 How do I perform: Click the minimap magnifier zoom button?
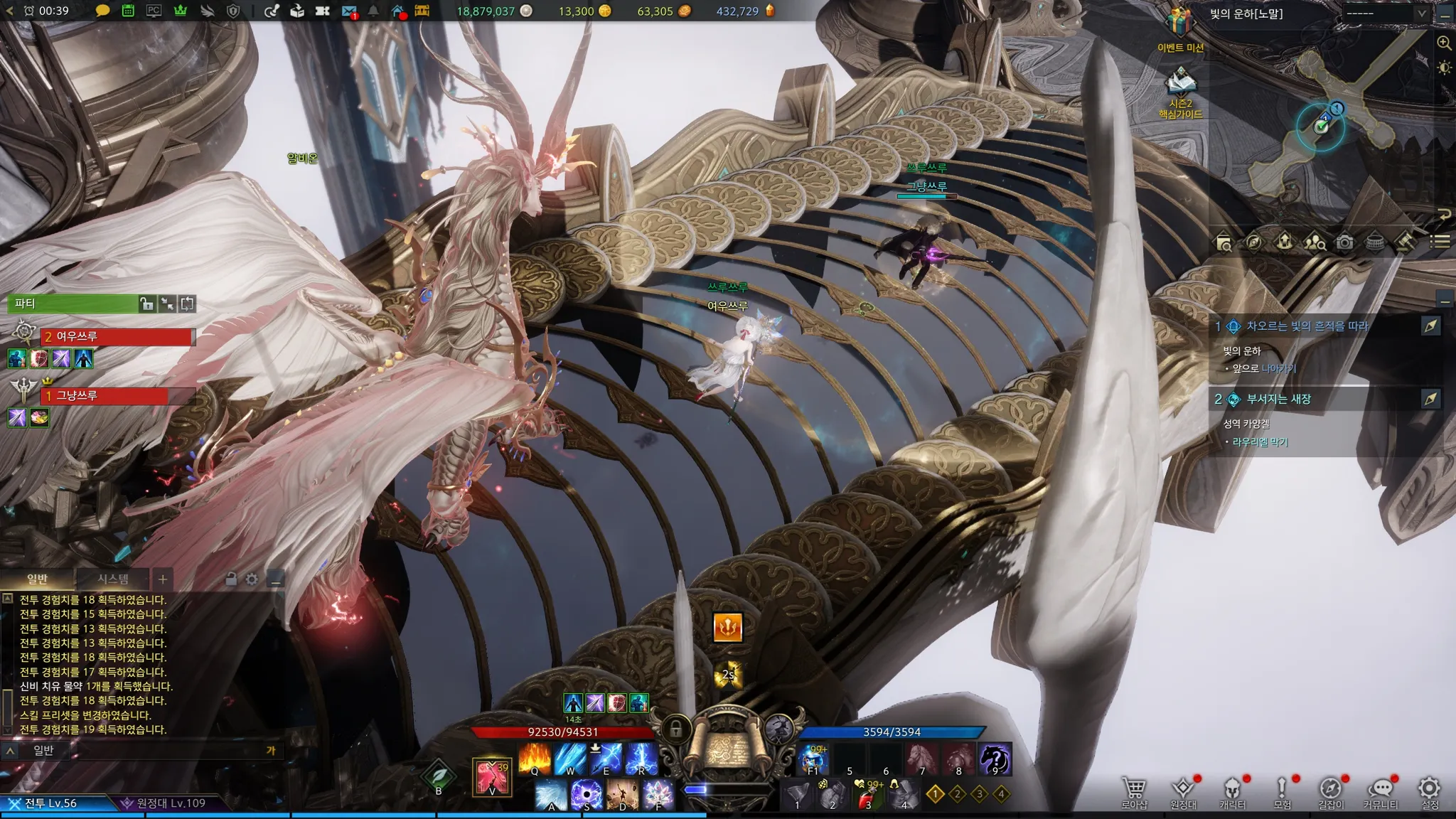point(1444,43)
